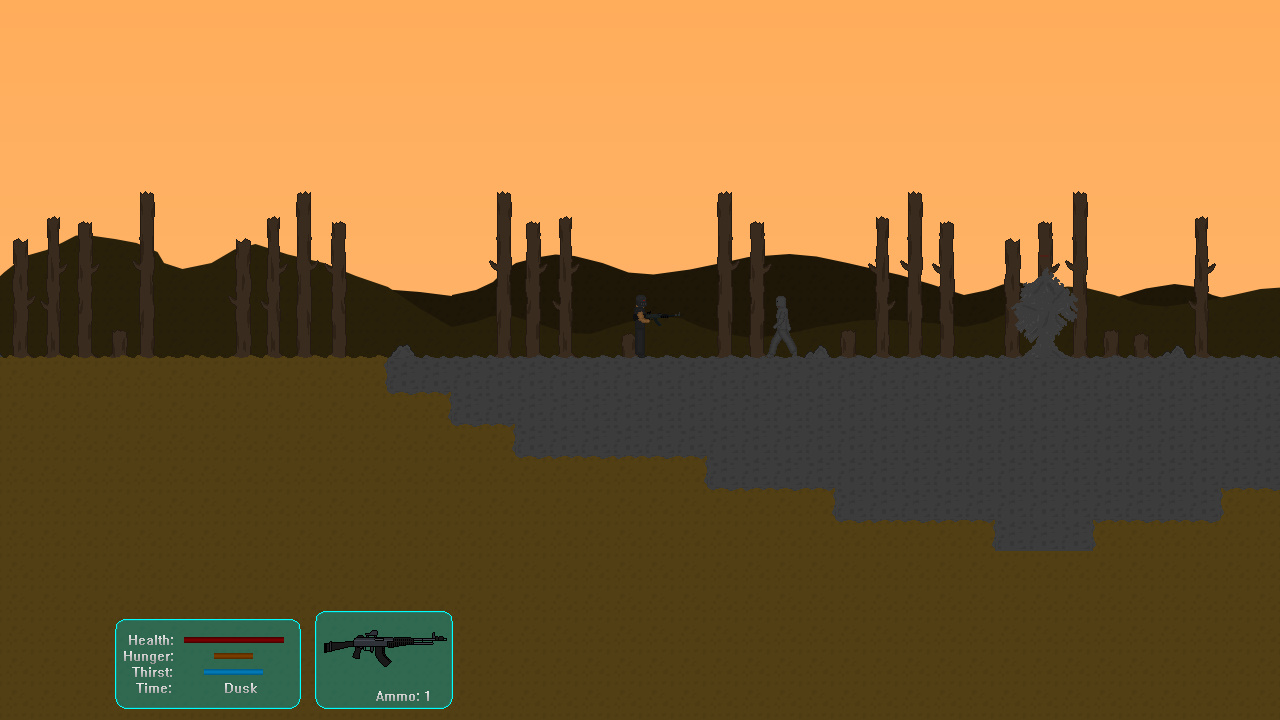The image size is (1280, 720).
Task: Select the Thirst label in the HUD
Action: pyautogui.click(x=152, y=672)
